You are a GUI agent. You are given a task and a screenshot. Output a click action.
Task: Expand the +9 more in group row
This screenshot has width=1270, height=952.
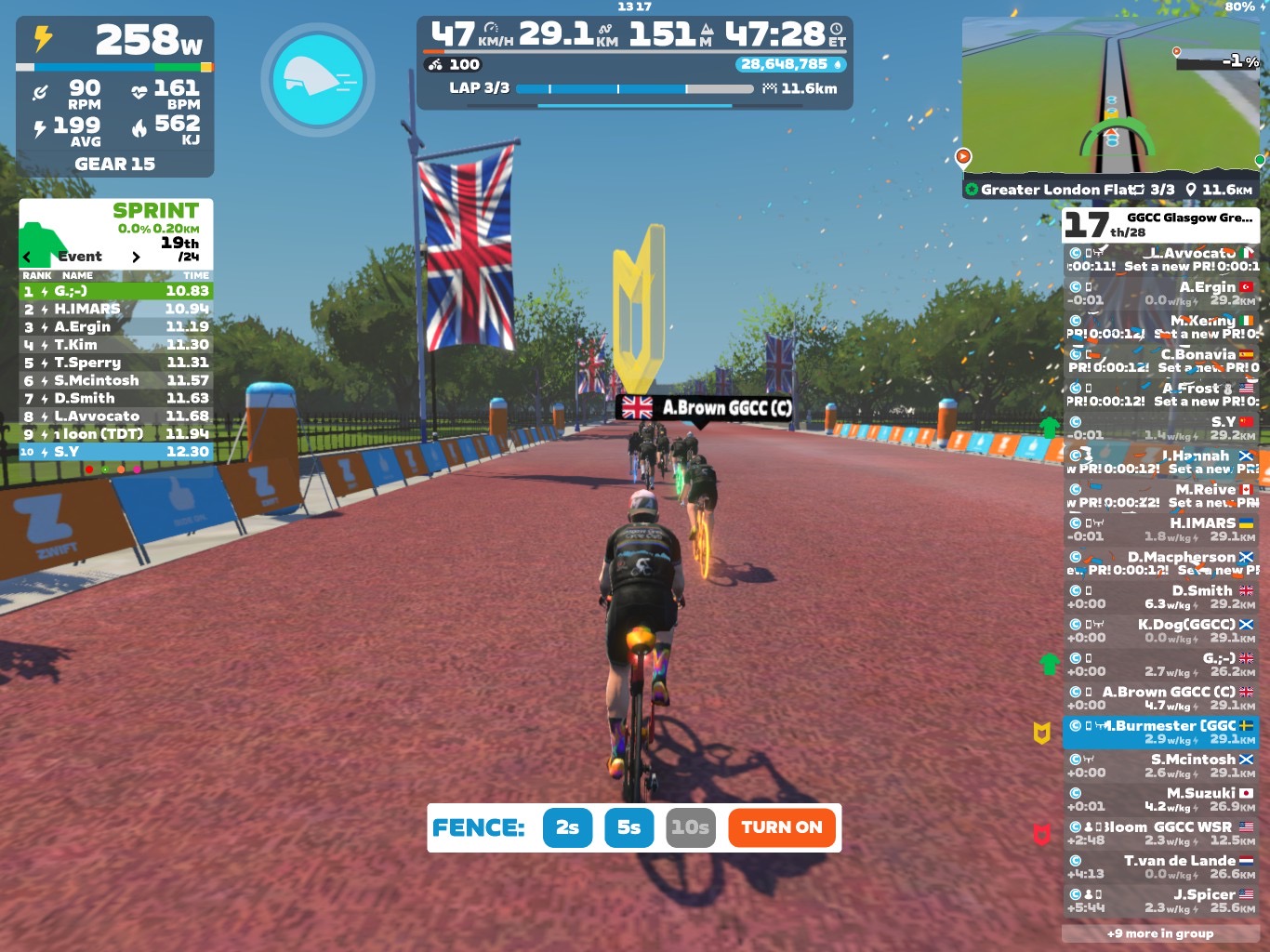point(1160,933)
